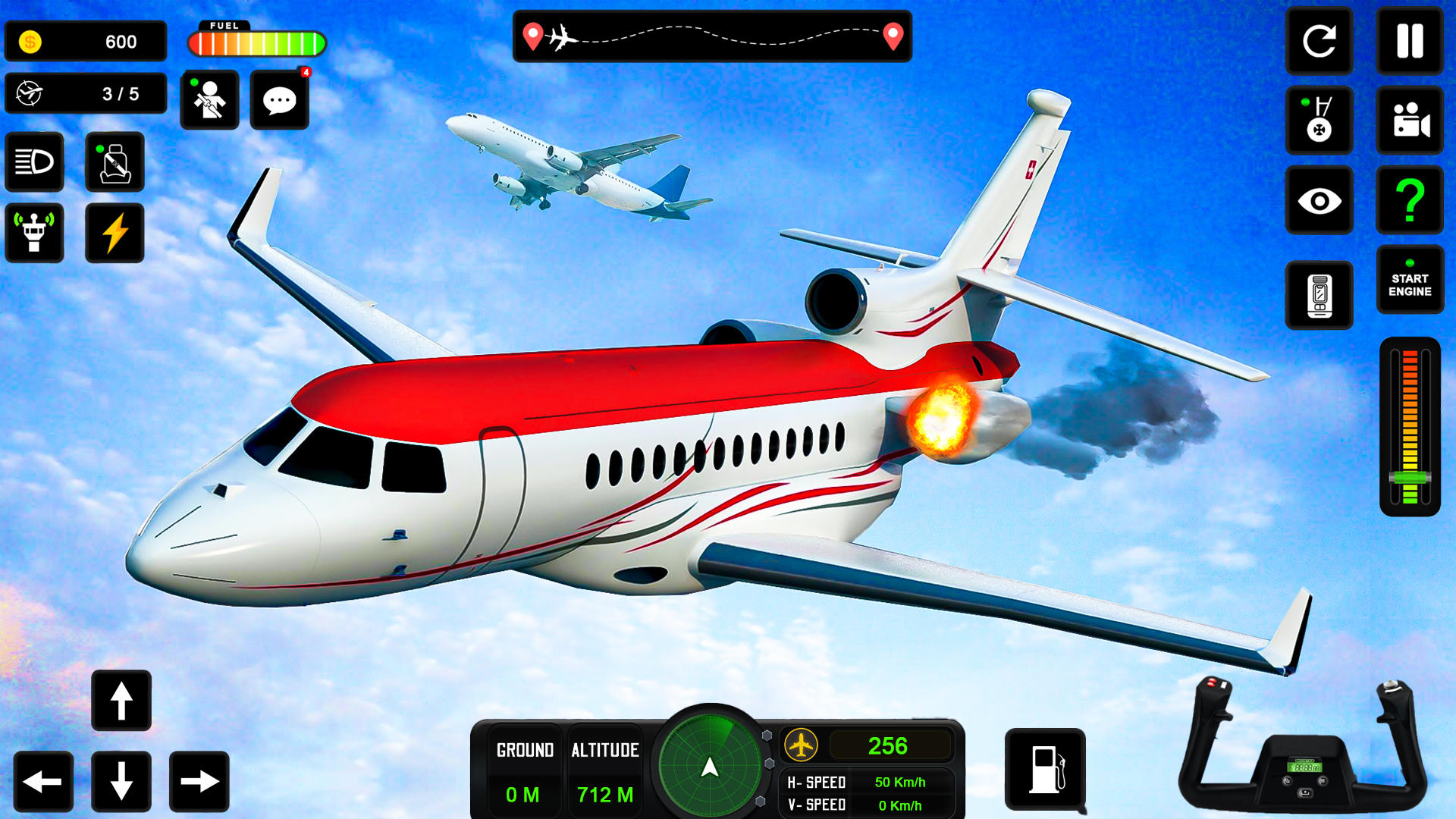The image size is (1456, 819).
Task: Toggle the steering control mode icon
Action: [1319, 121]
